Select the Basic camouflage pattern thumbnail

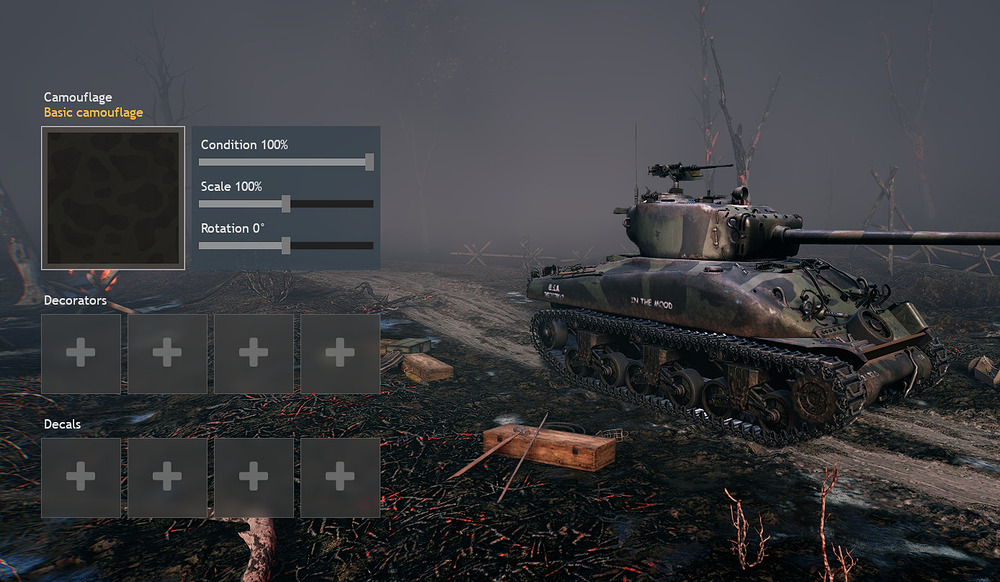pos(113,198)
